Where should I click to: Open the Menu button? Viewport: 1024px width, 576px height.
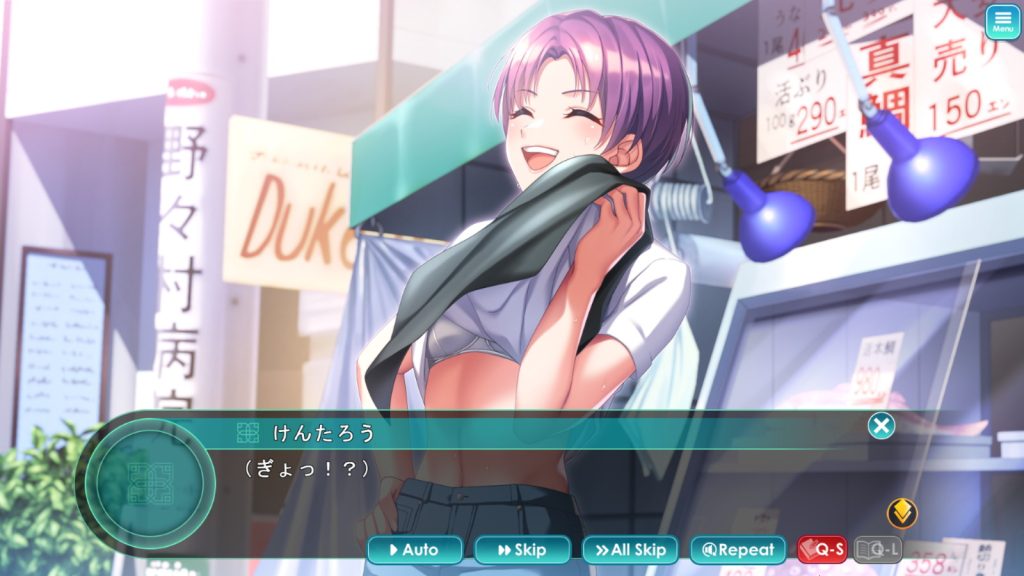(x=1002, y=22)
